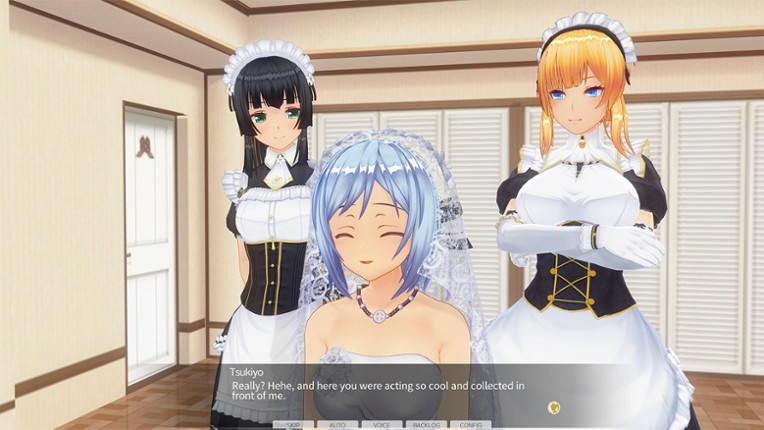
Task: Open the BACKLOG of past dialogue
Action: pyautogui.click(x=426, y=425)
